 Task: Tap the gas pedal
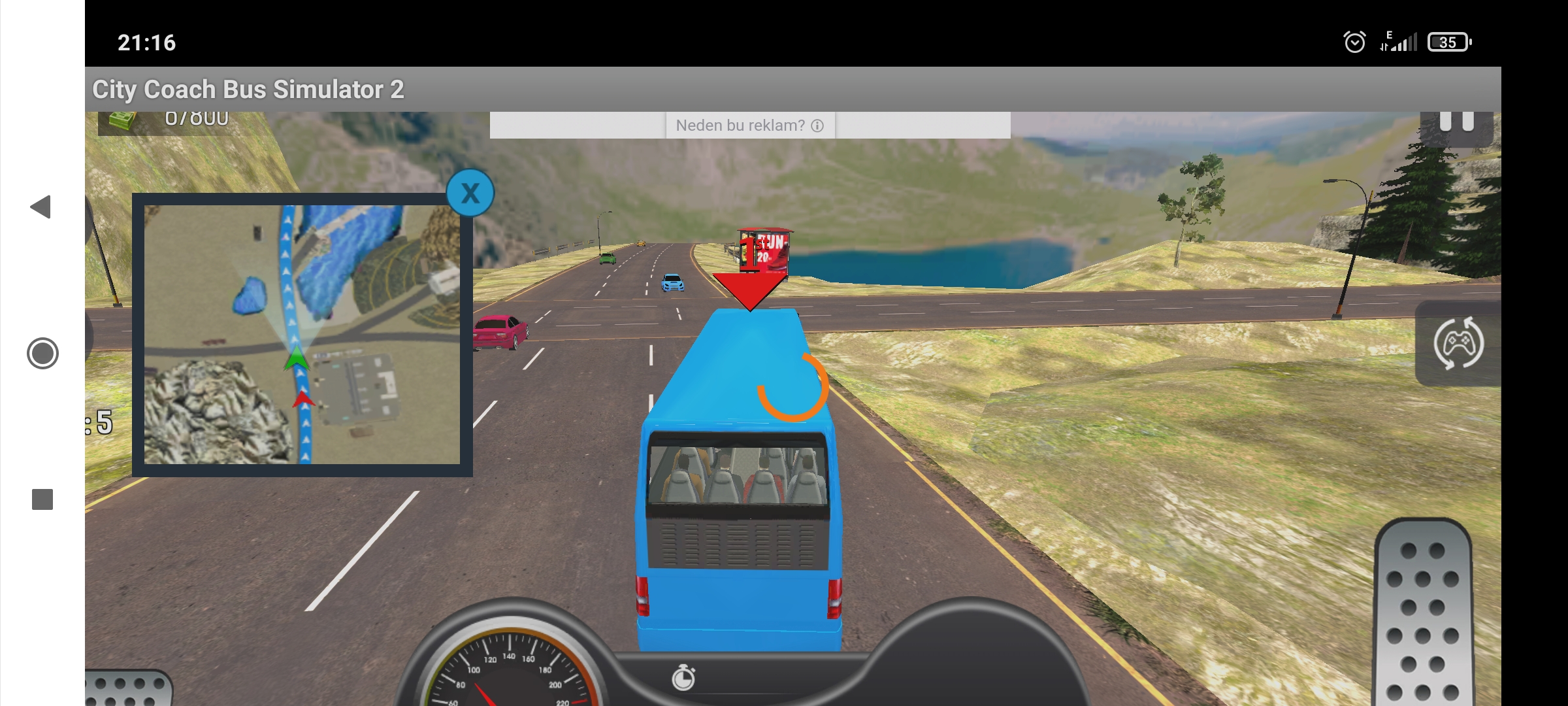(1423, 613)
